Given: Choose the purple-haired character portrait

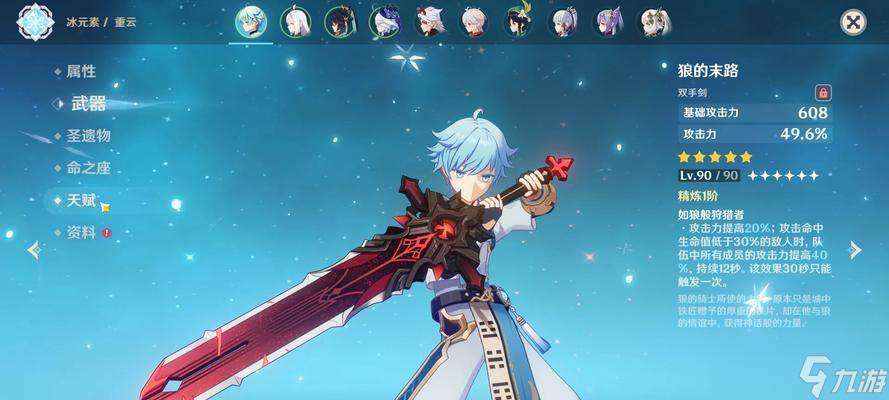Looking at the screenshot, I should pos(609,21).
